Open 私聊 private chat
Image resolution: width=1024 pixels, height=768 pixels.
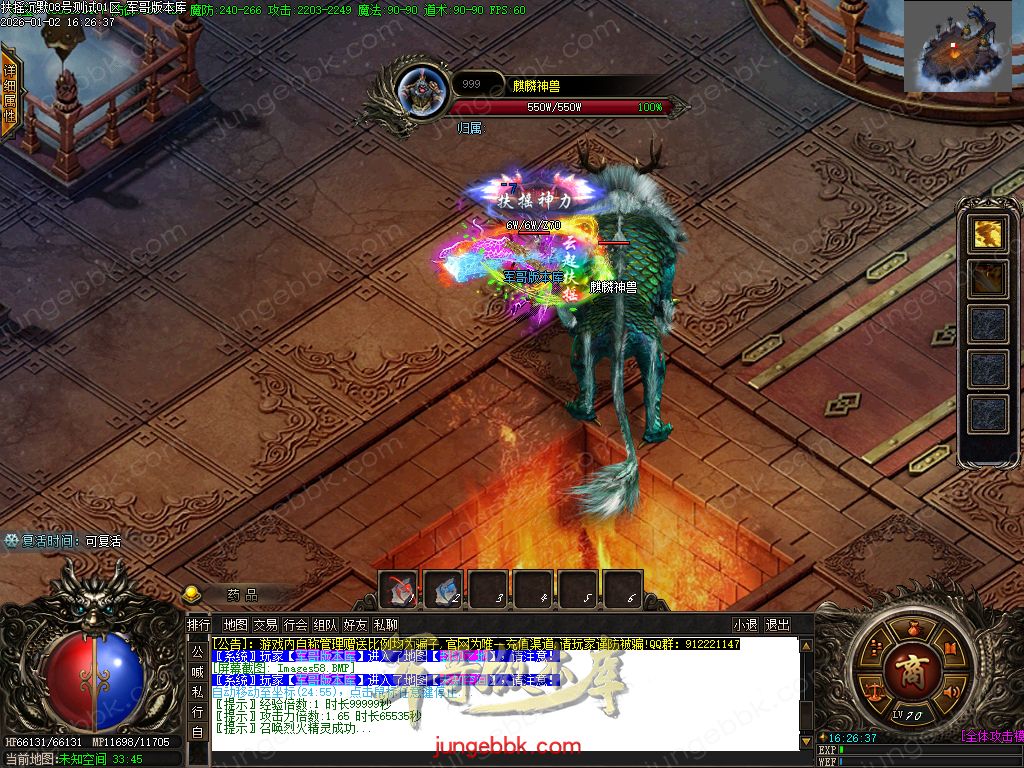pos(385,624)
